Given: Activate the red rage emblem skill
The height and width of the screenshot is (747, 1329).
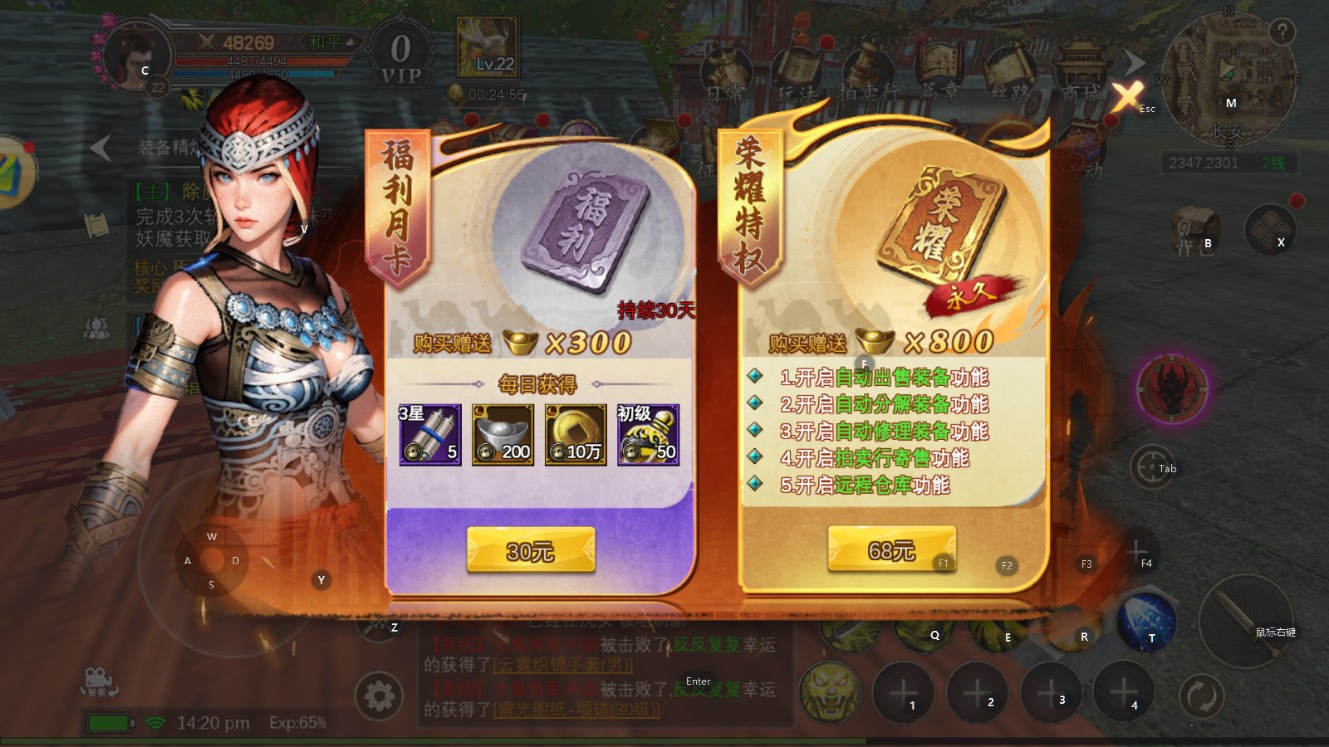Looking at the screenshot, I should (x=1170, y=390).
